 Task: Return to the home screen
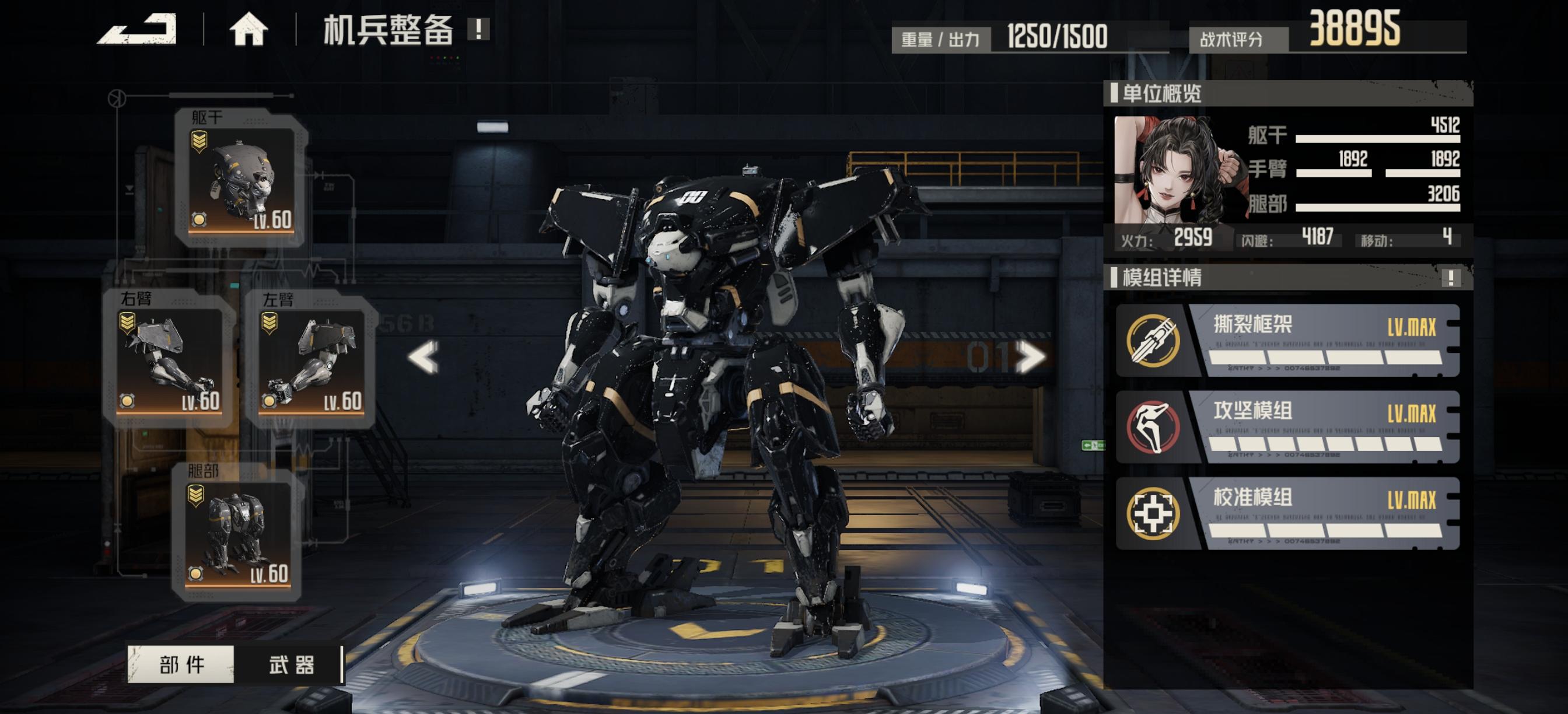click(249, 29)
